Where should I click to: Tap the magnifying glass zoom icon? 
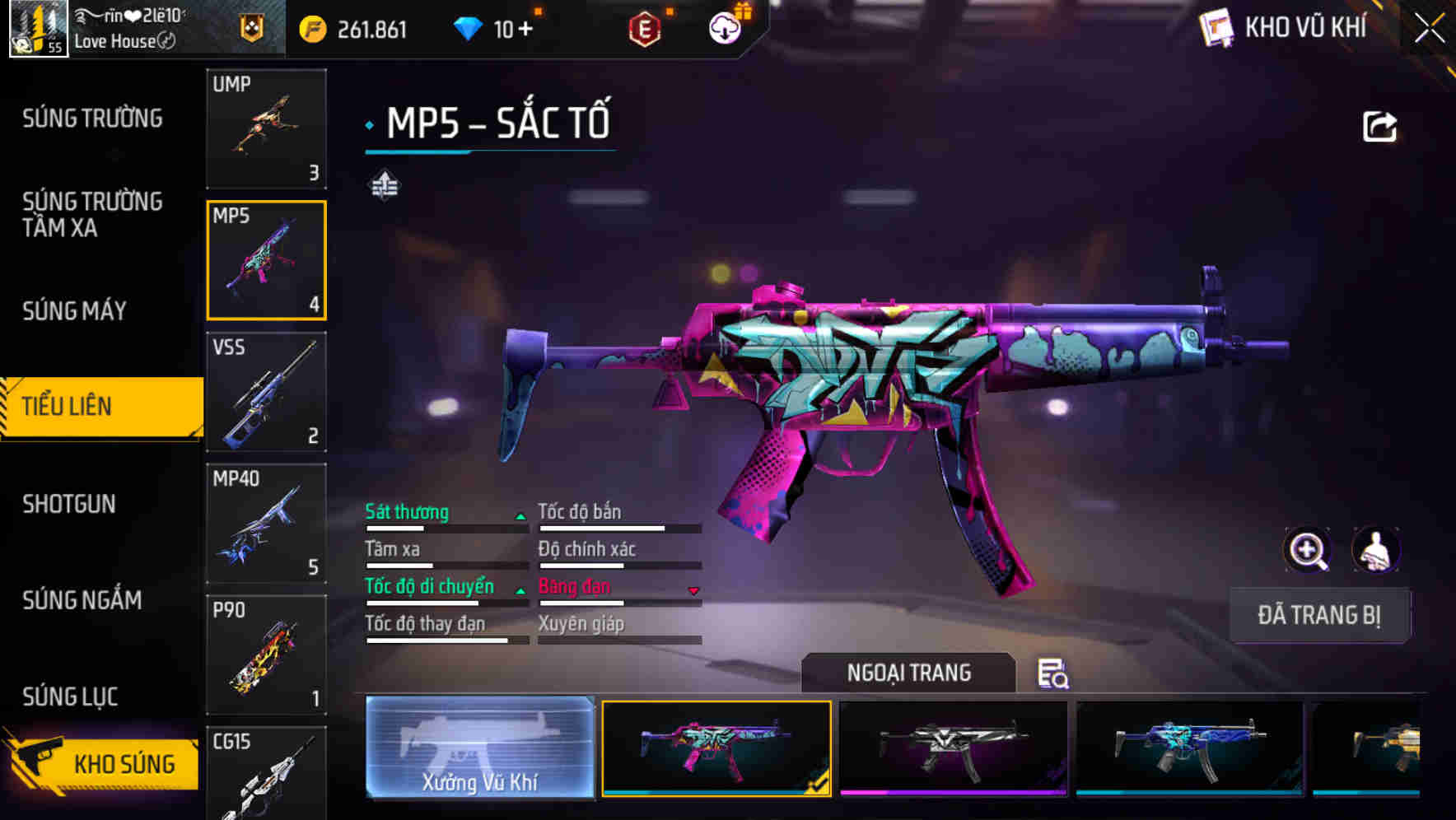pyautogui.click(x=1307, y=550)
